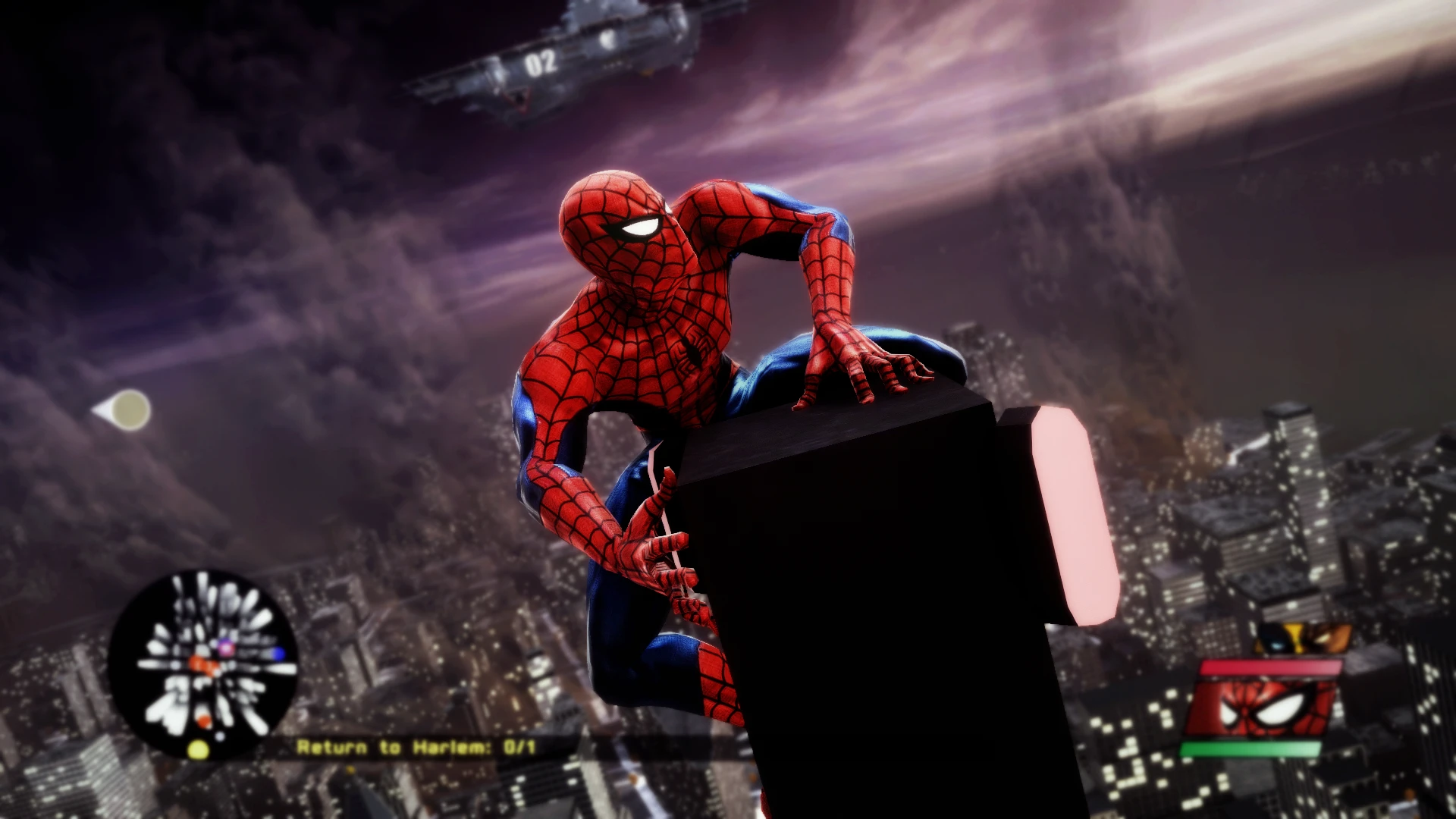Expand the ally portrait above health bars
The height and width of the screenshot is (819, 1456).
(1303, 637)
